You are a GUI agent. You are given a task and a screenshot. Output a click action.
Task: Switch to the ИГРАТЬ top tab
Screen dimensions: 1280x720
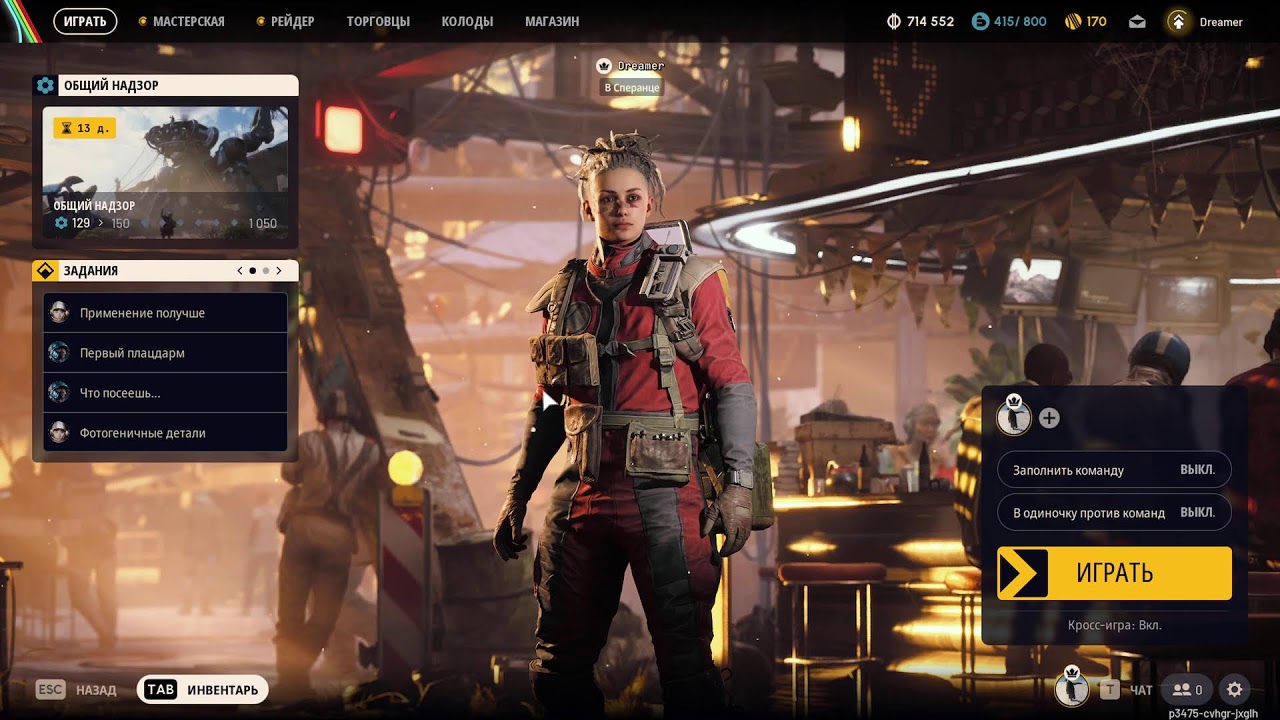point(85,21)
